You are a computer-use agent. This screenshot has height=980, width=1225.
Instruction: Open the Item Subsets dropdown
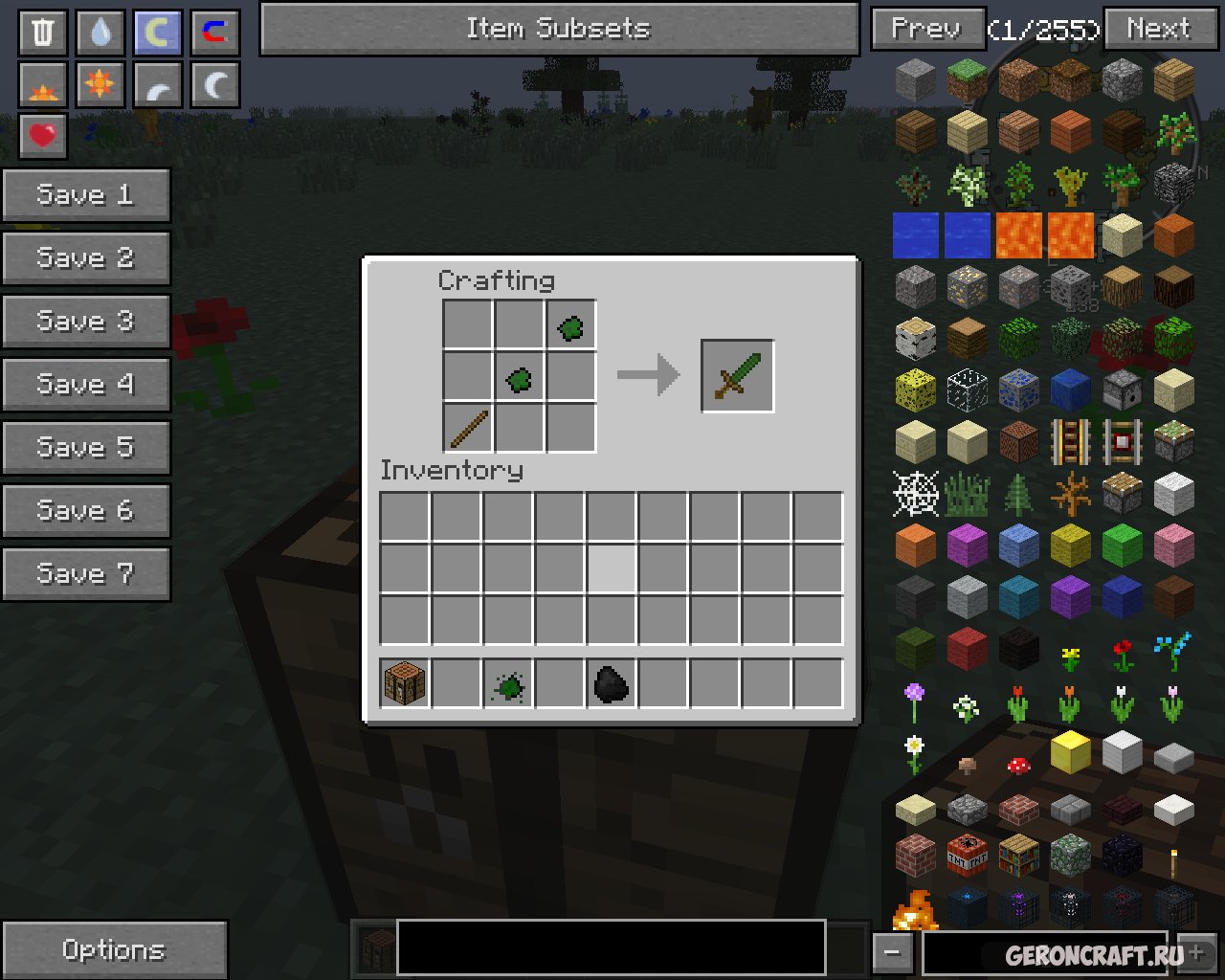tap(559, 29)
